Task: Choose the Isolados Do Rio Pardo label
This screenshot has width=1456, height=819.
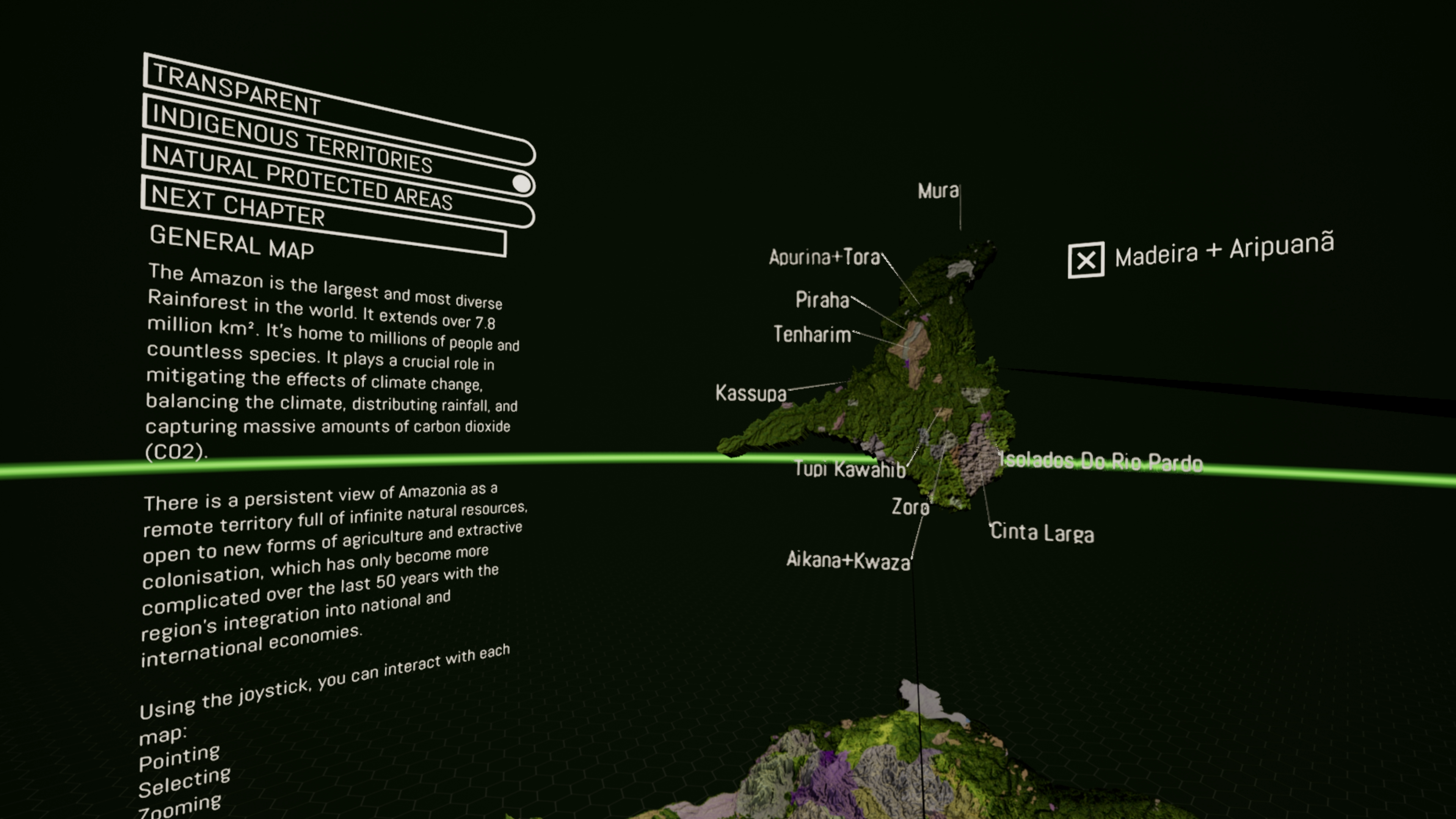Action: pyautogui.click(x=1101, y=461)
